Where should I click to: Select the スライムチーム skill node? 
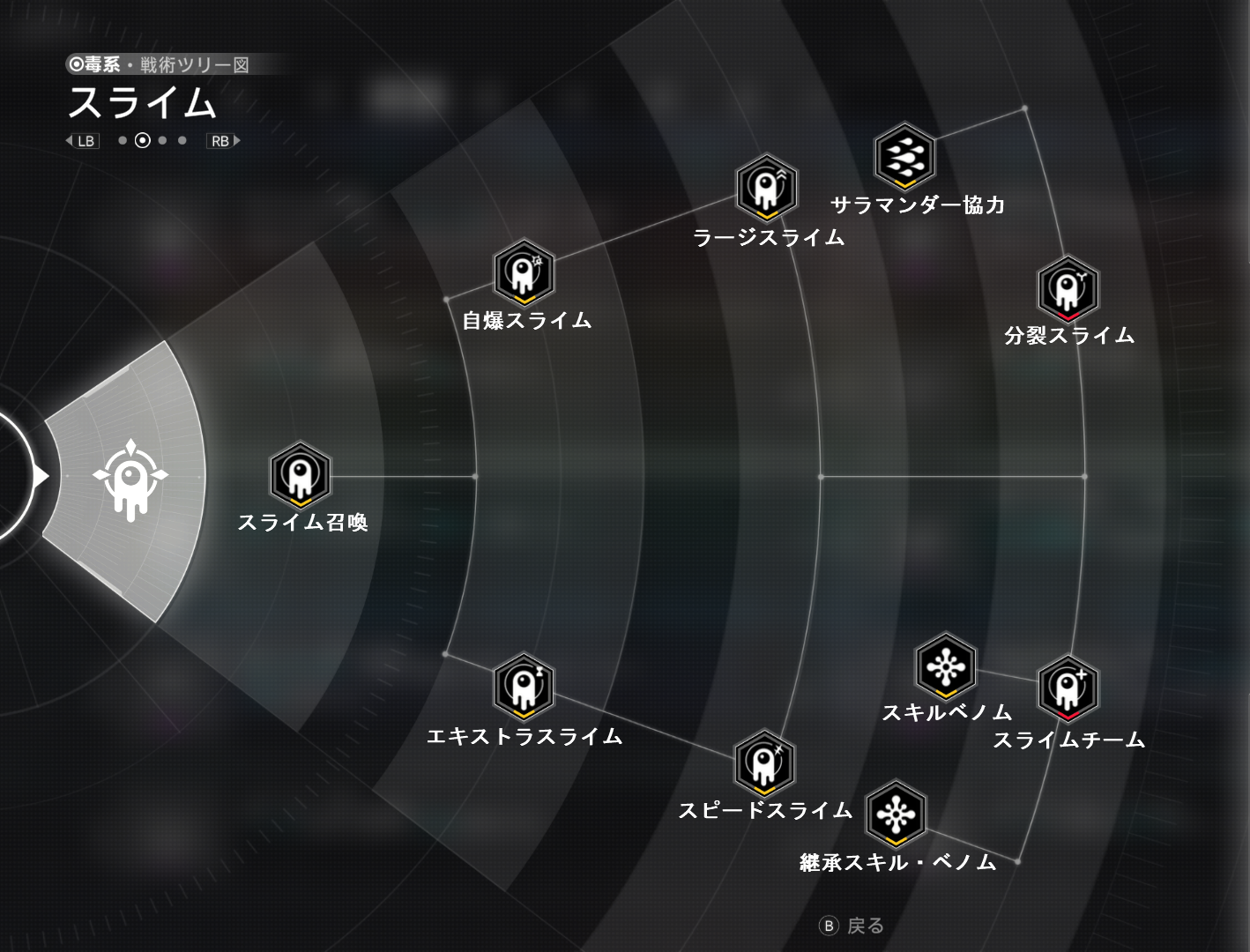coord(1068,688)
